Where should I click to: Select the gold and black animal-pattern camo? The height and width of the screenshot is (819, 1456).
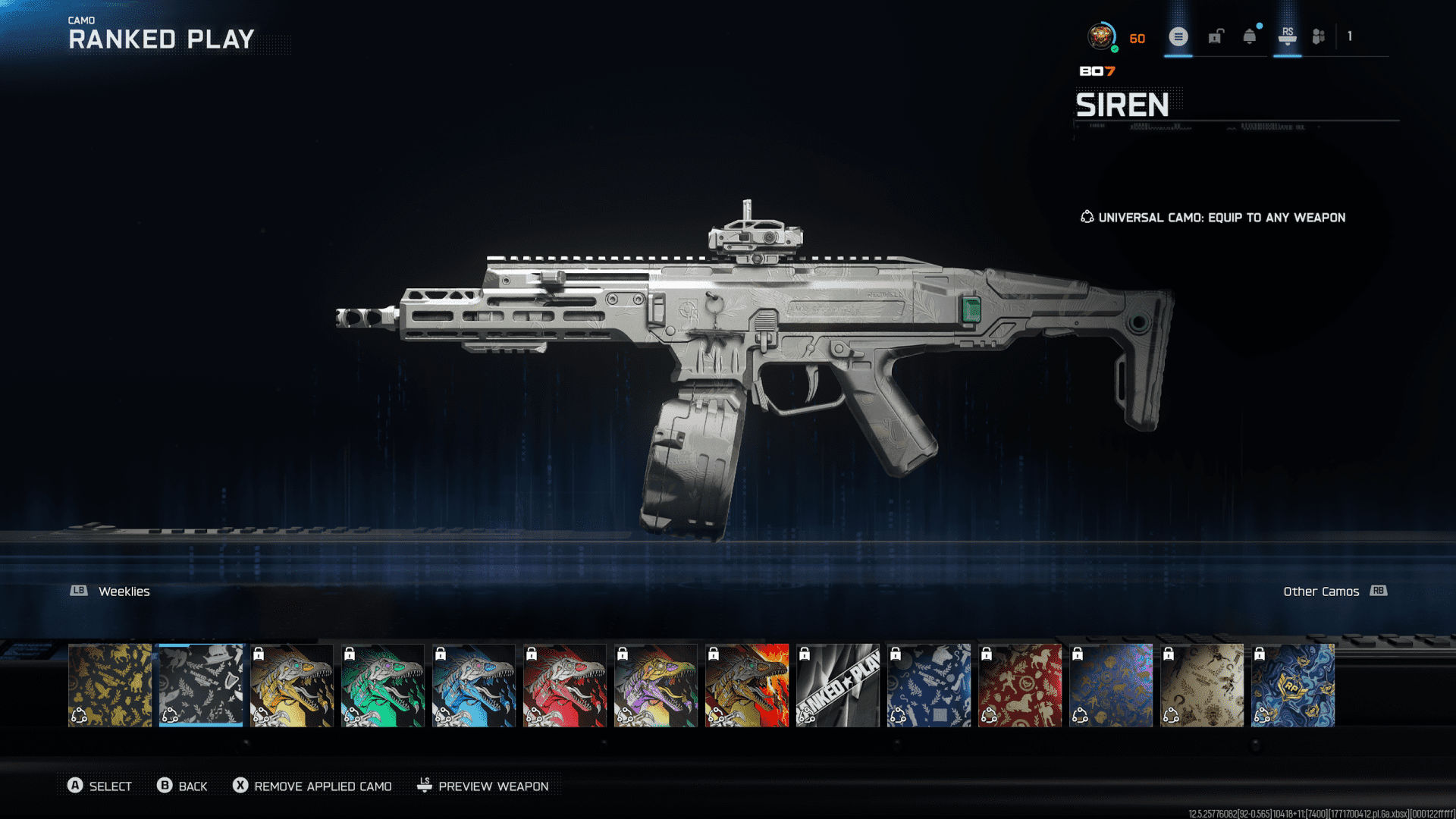click(110, 685)
